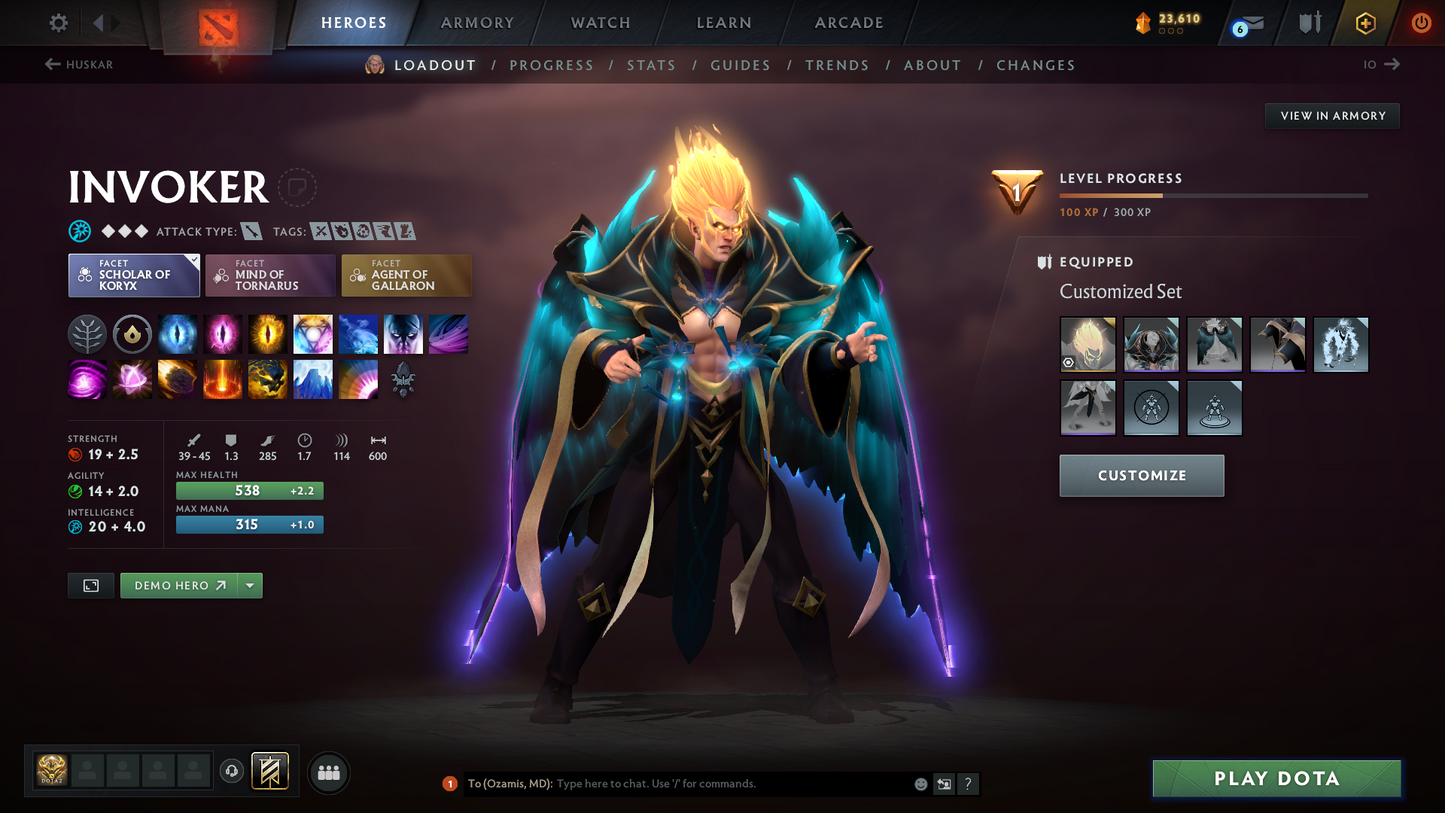Open the shield and sword armory icon
Image resolution: width=1445 pixels, height=813 pixels.
[x=1309, y=22]
